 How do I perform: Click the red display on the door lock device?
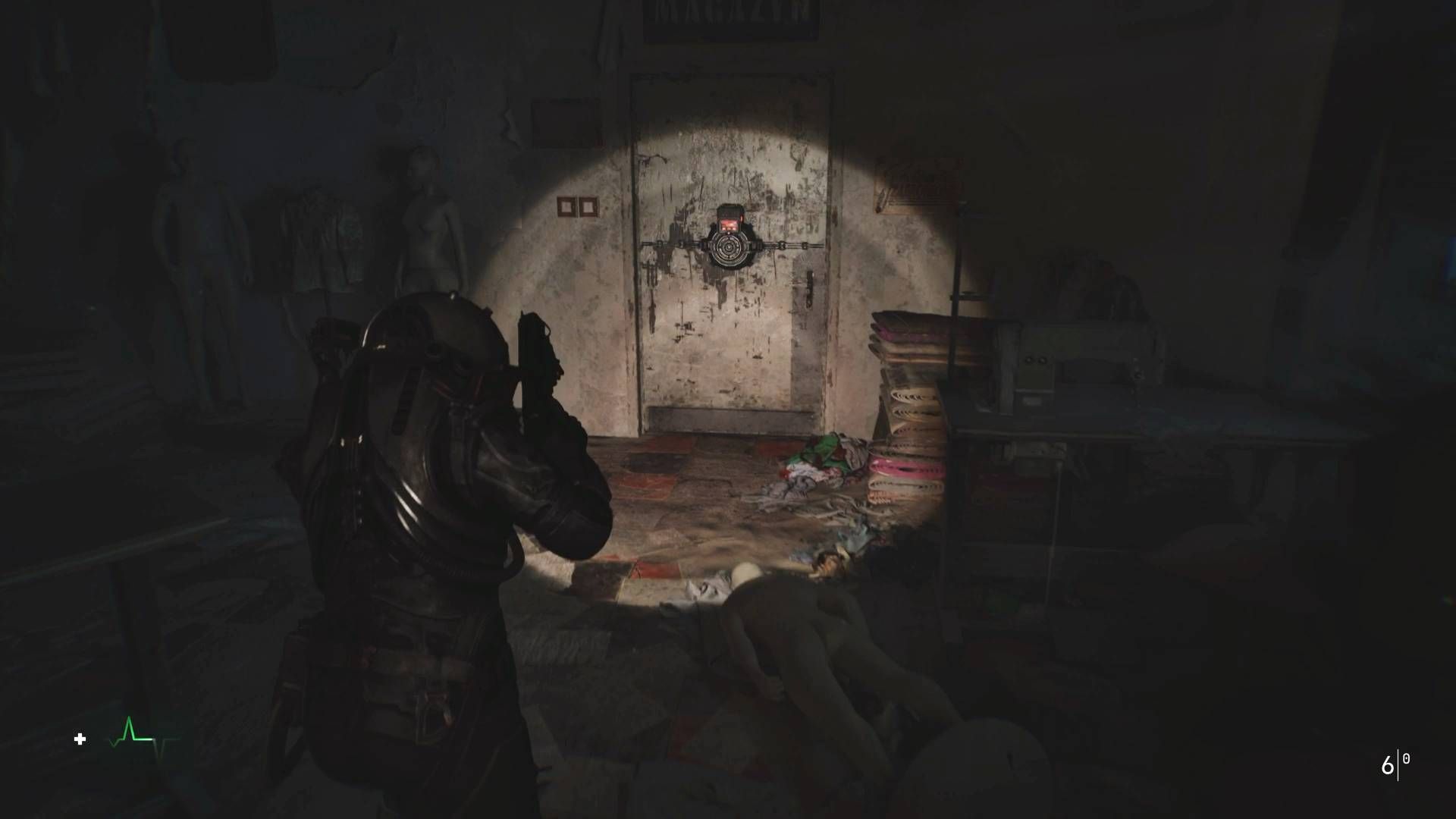click(x=730, y=226)
